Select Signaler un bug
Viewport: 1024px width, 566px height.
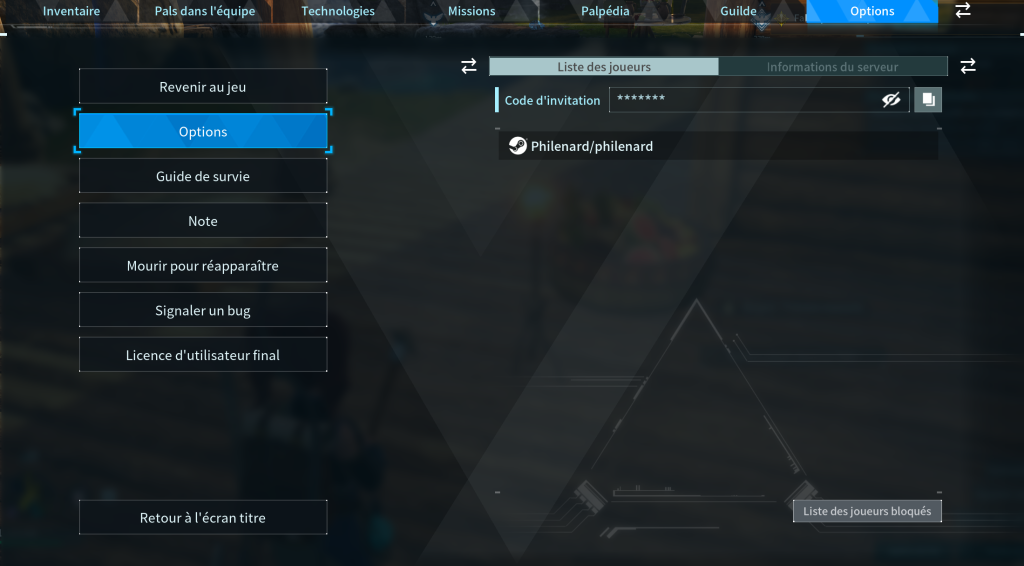[203, 311]
